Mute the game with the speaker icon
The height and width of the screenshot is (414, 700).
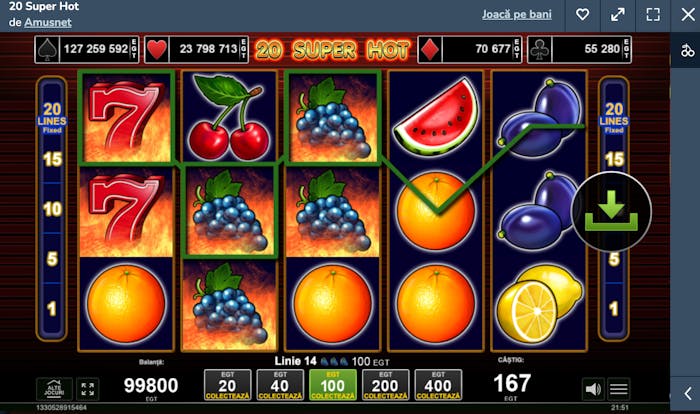(593, 389)
